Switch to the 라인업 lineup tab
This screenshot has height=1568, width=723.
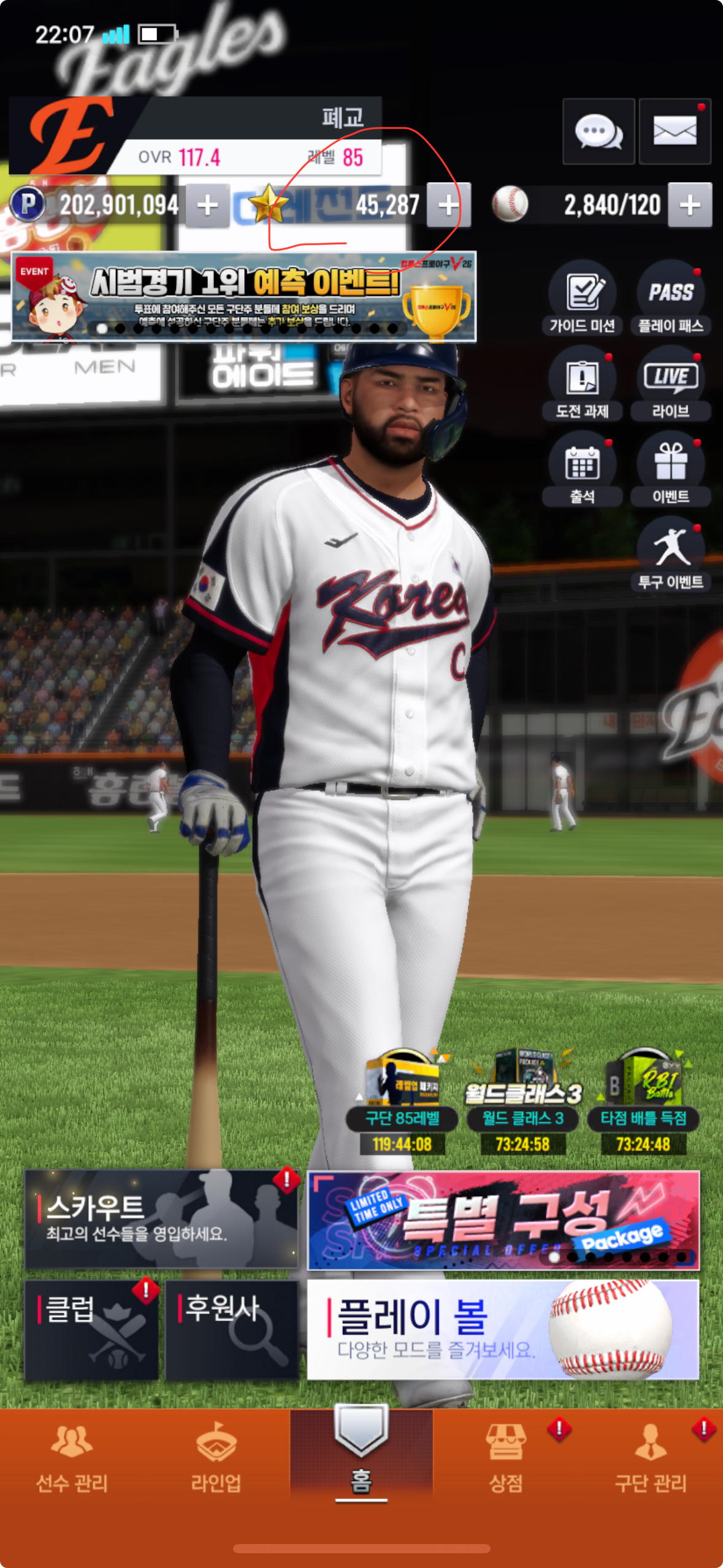point(216,1458)
